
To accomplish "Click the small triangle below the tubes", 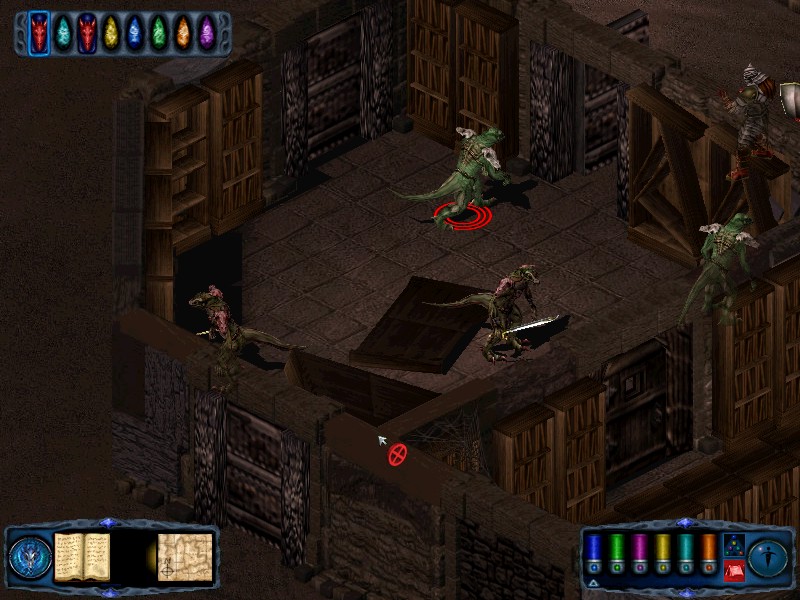I will pos(594,582).
